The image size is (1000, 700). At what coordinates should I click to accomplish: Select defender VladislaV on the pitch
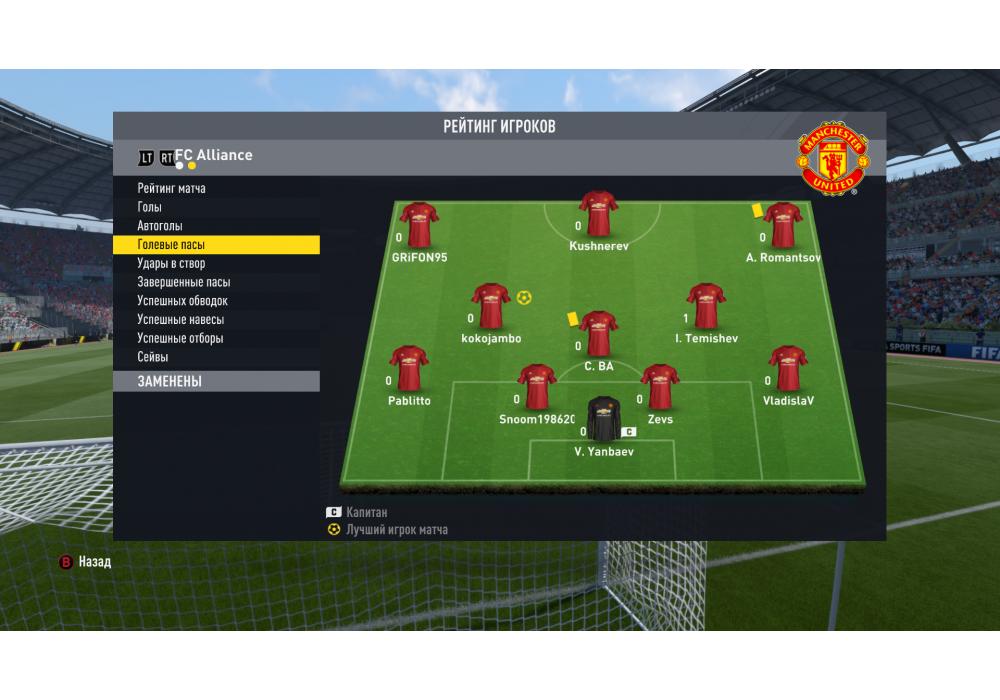coord(788,369)
